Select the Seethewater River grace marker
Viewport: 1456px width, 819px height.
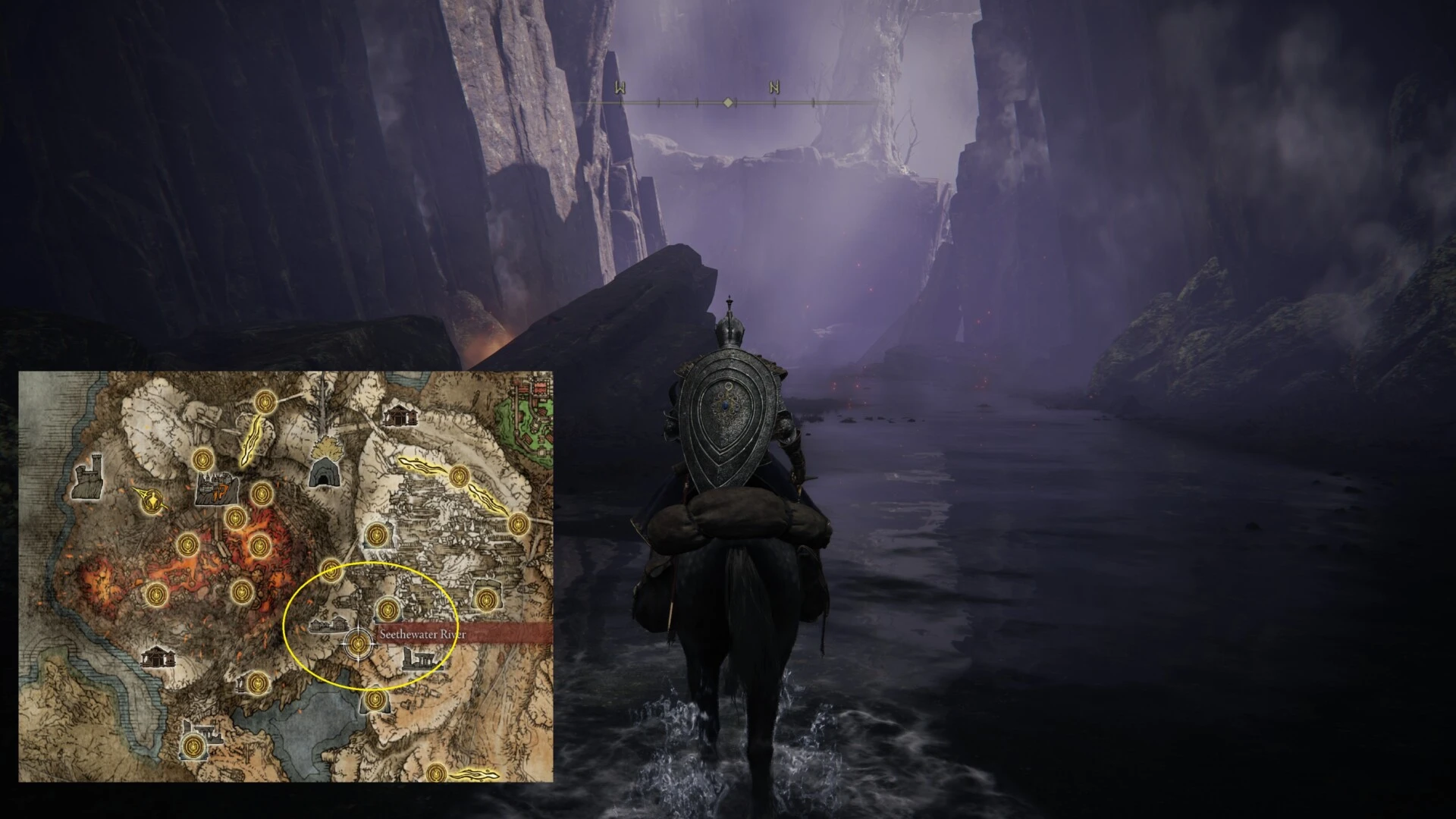coord(360,645)
